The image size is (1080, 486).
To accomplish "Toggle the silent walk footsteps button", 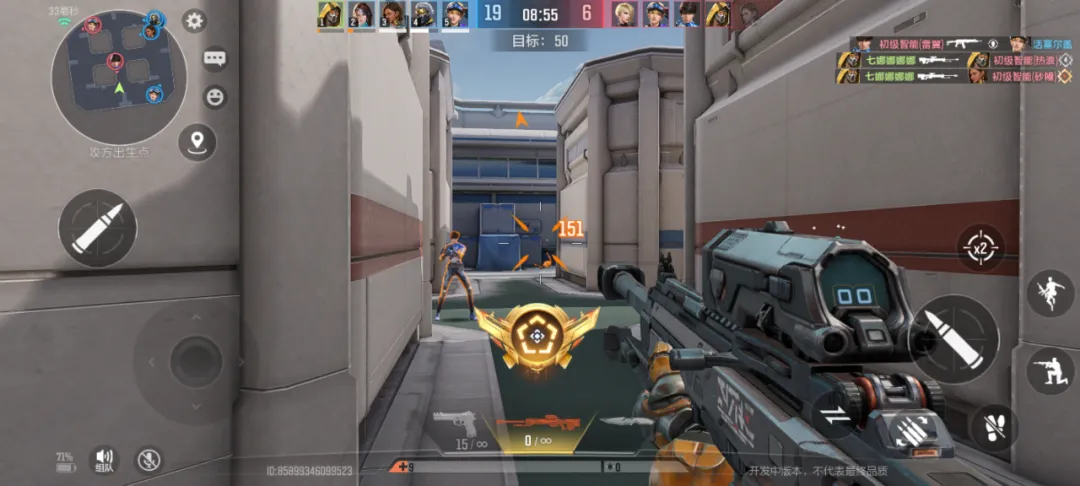I will point(993,427).
